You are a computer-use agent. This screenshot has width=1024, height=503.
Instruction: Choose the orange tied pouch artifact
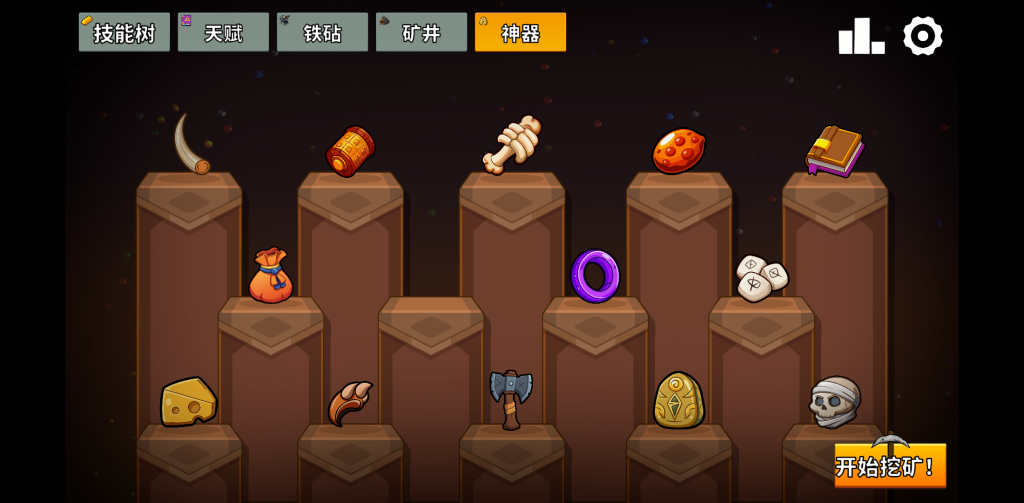coord(269,276)
